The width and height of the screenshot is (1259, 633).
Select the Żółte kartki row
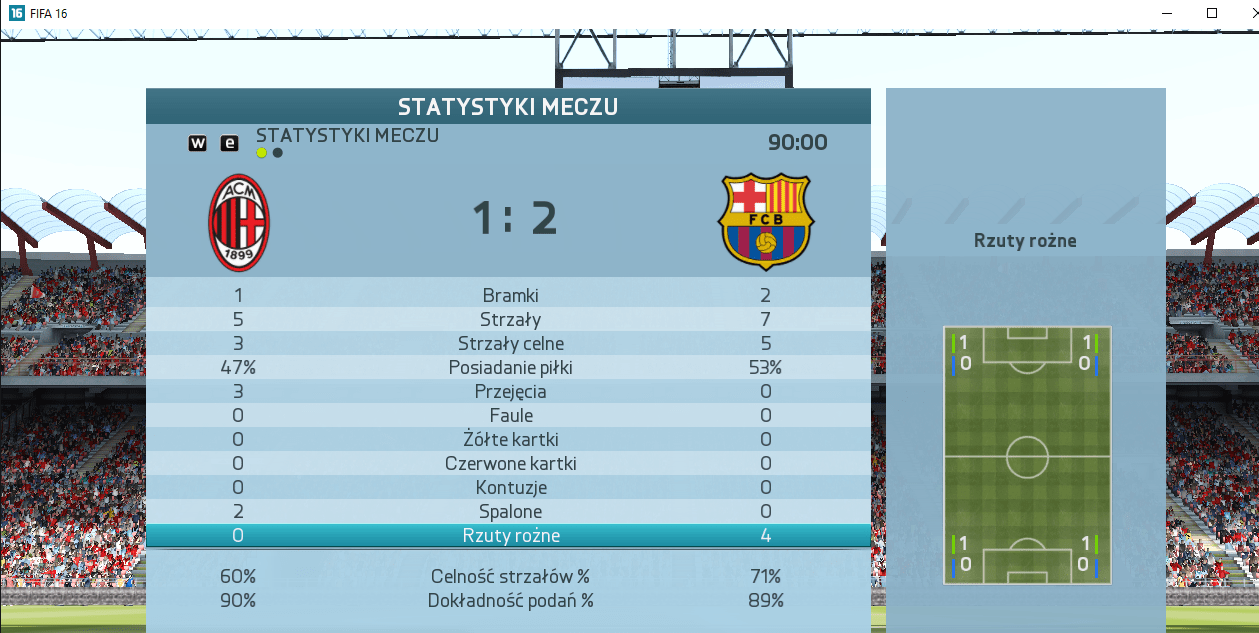coord(510,440)
